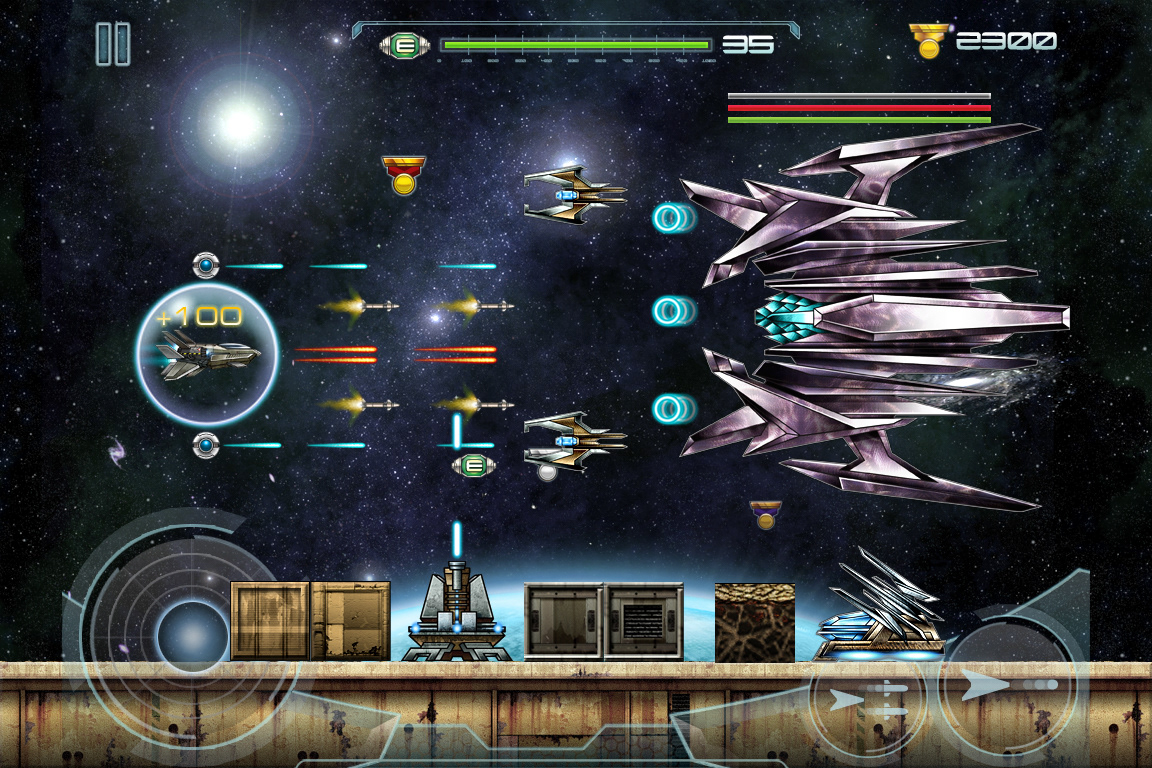Pause the game with the pause button
The width and height of the screenshot is (1152, 768).
point(113,44)
